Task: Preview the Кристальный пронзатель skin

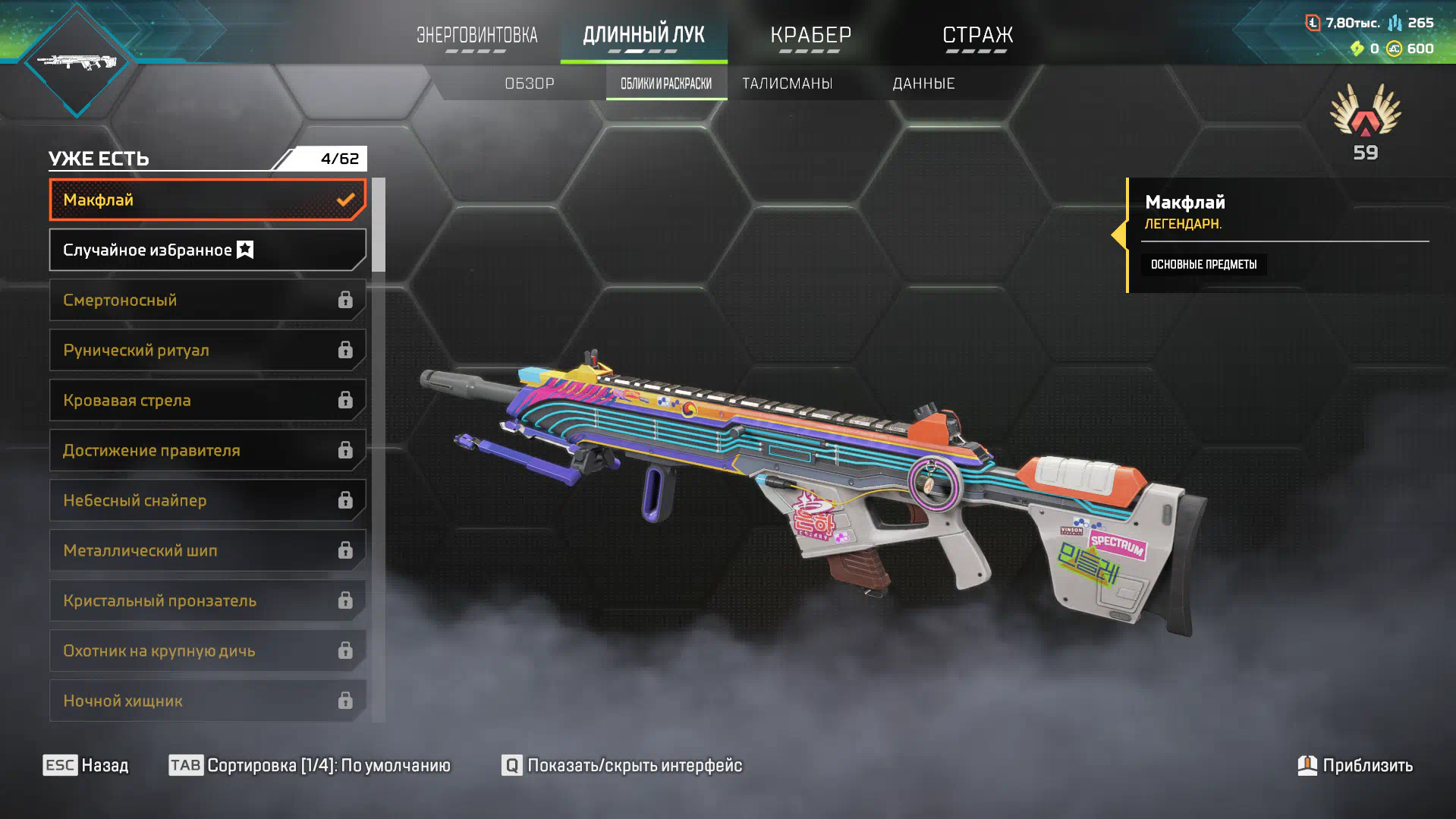Action: point(207,600)
